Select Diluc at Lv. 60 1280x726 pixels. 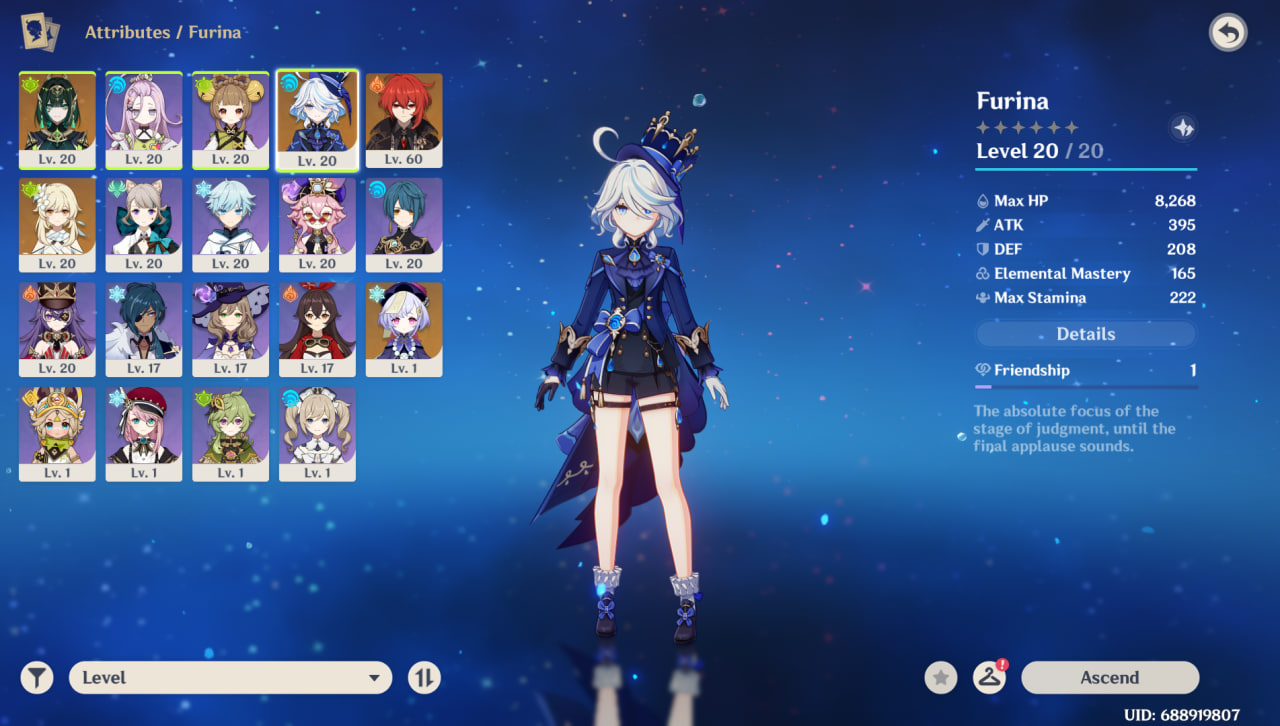point(404,119)
